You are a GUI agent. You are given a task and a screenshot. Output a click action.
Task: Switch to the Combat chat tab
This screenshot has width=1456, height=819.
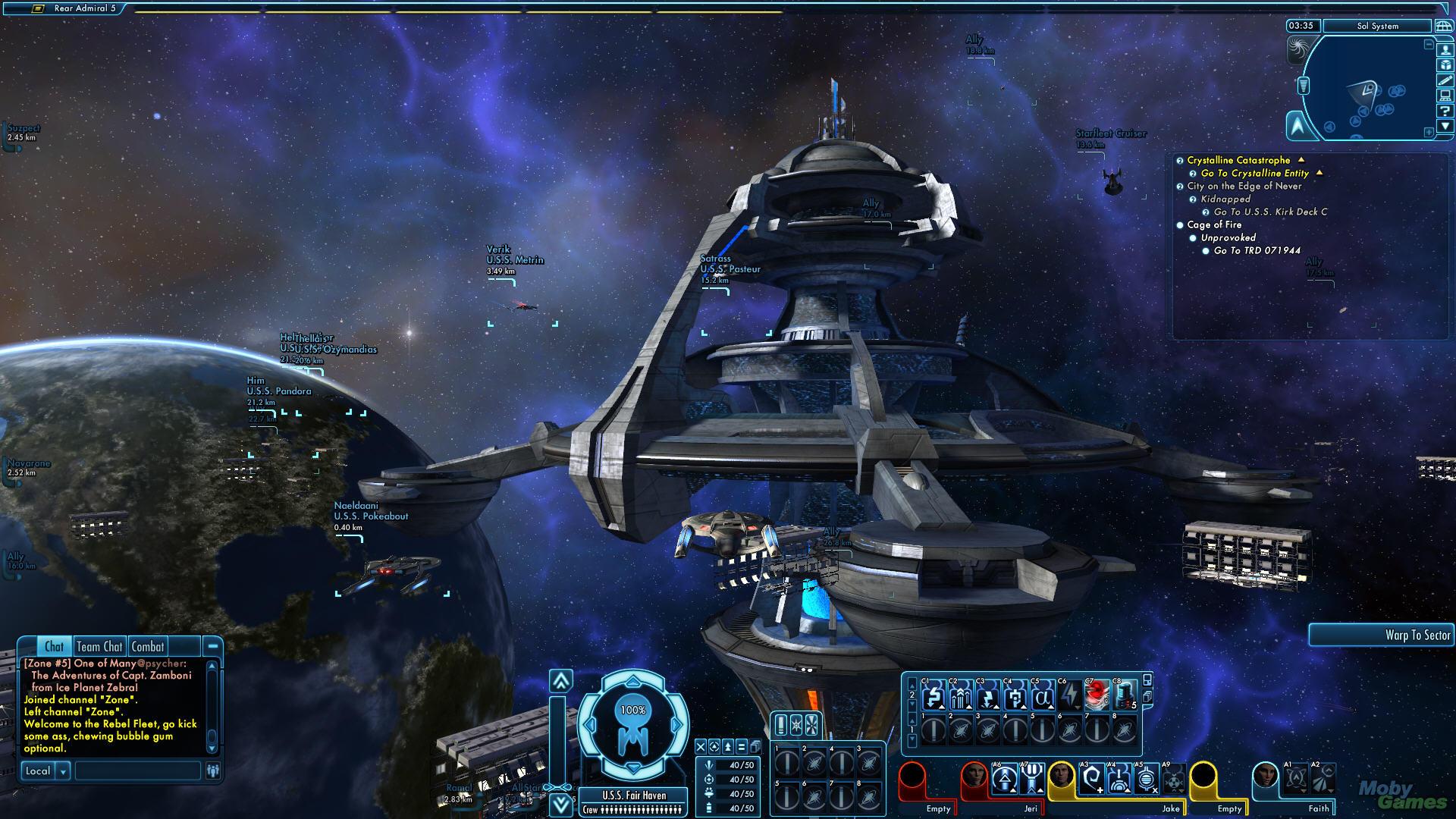point(147,646)
